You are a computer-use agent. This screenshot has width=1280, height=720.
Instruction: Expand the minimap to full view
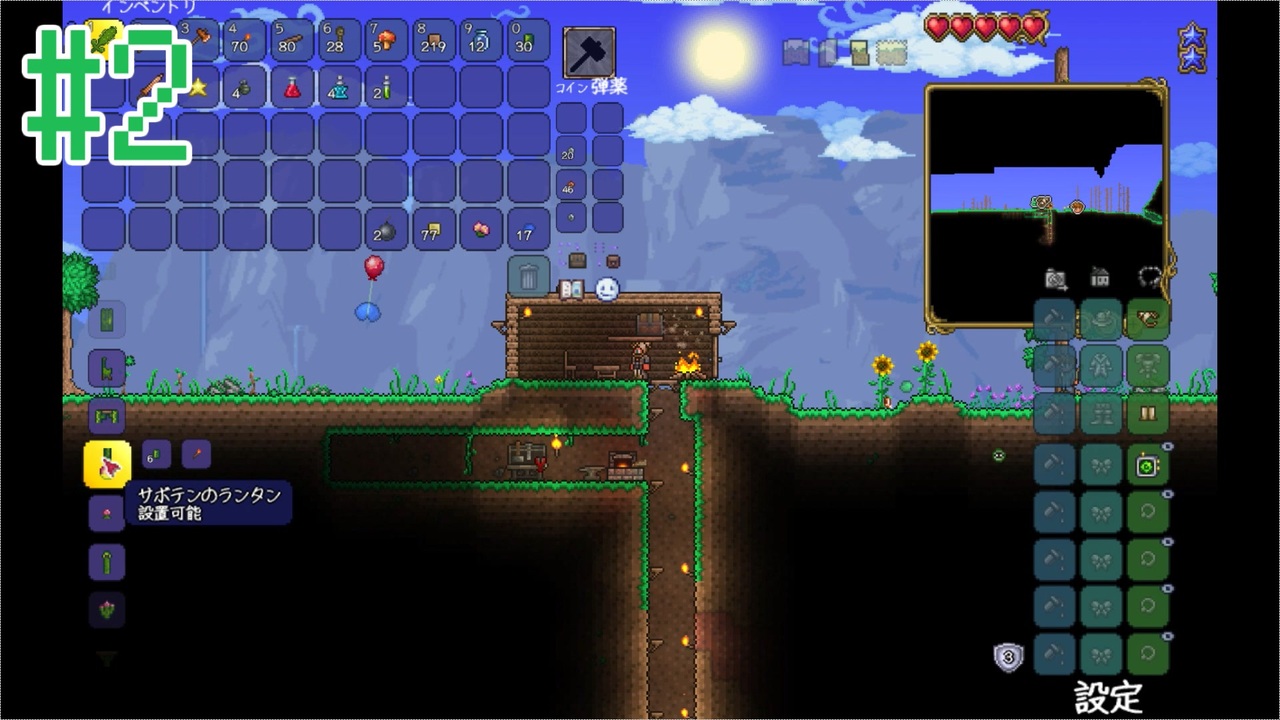[x=1047, y=180]
